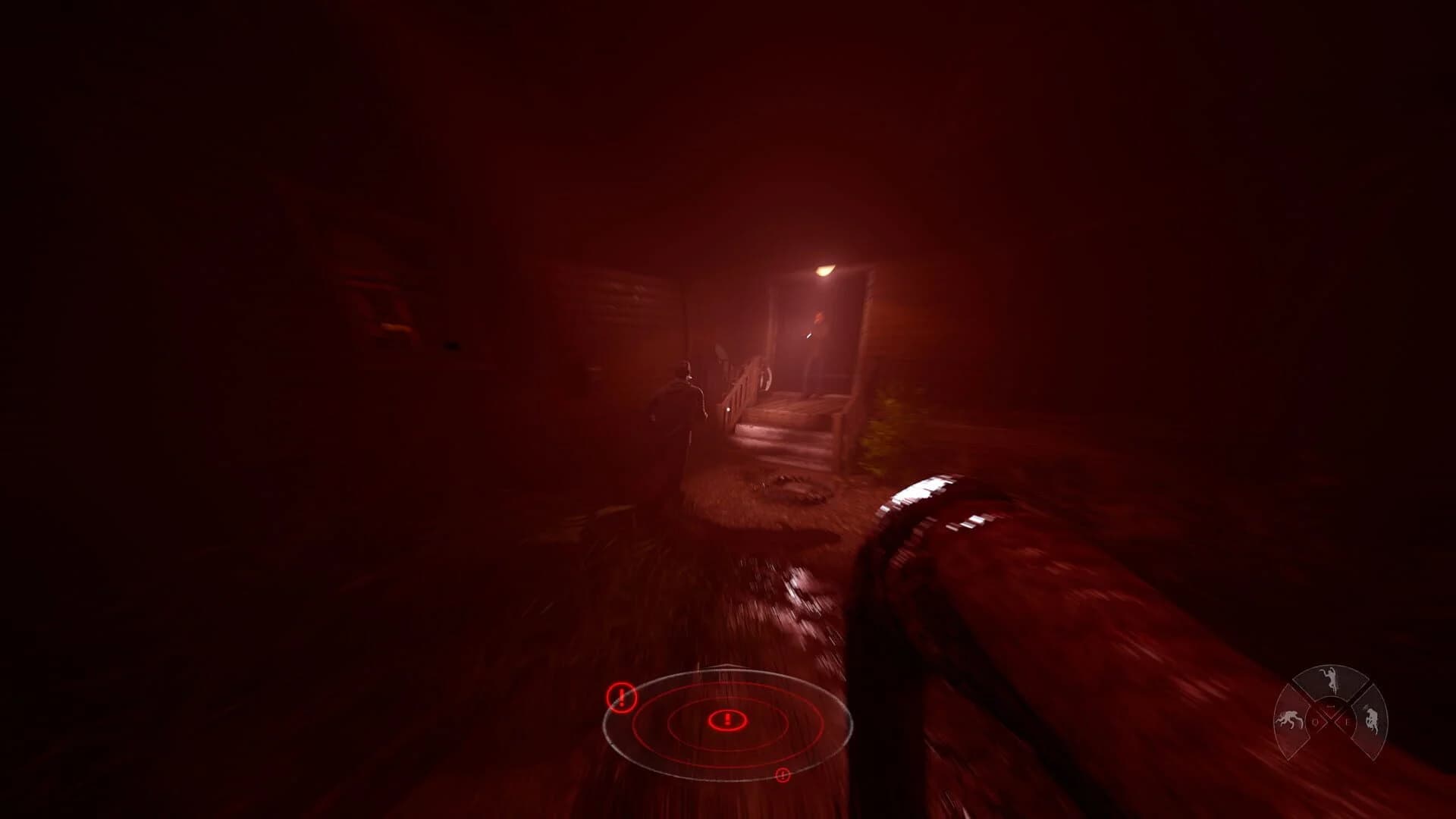Click the small plus marker on the radar ring

click(x=783, y=775)
